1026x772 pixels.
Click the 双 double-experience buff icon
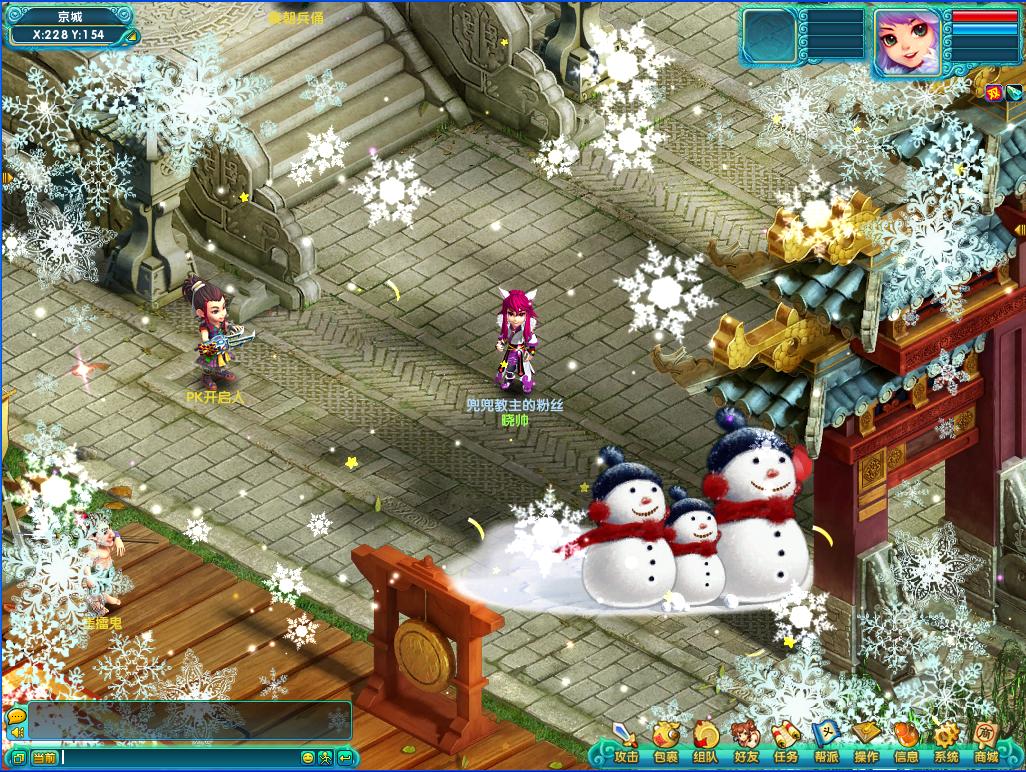994,93
